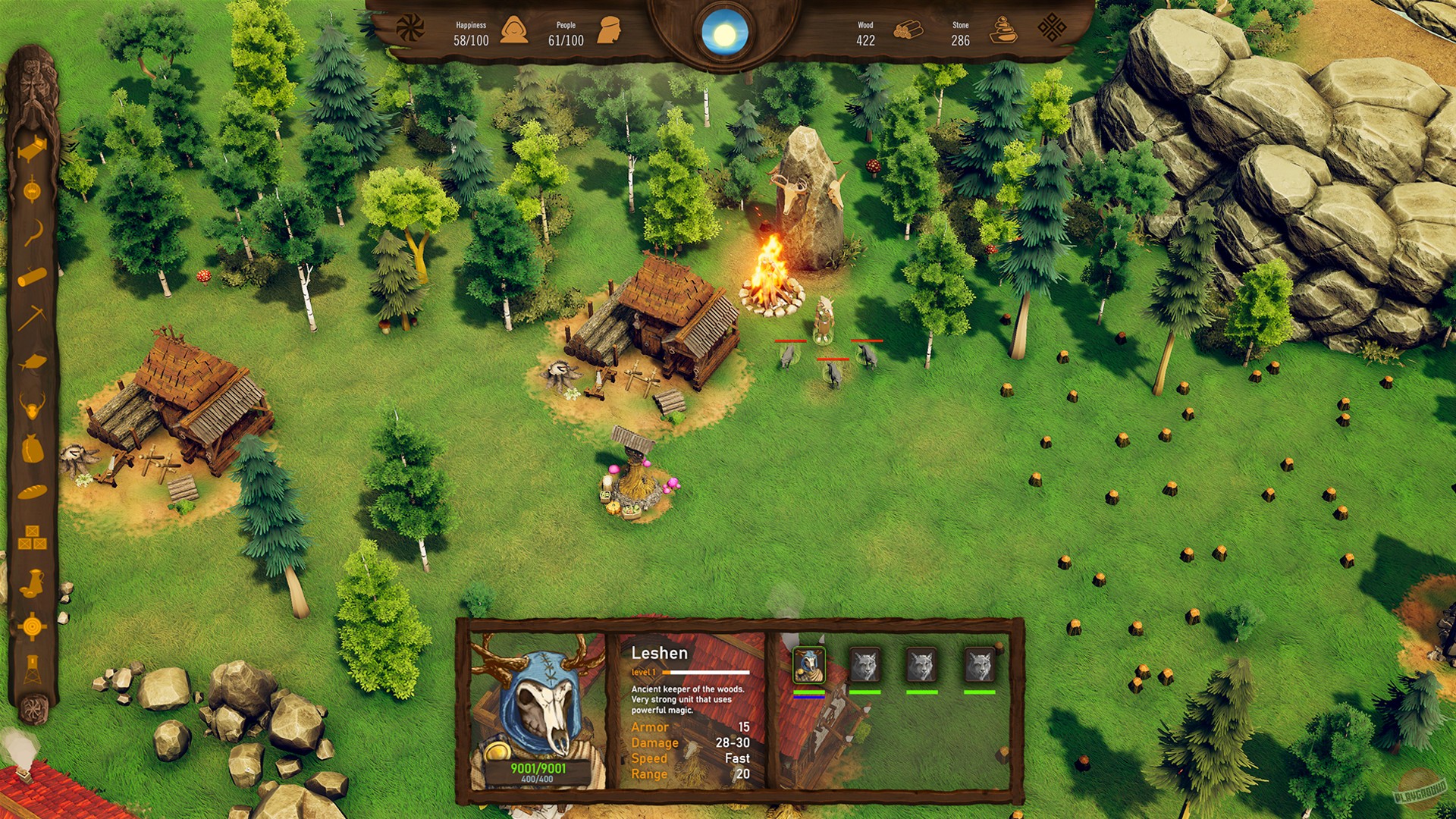Click the People counter showing 61/100

(565, 32)
